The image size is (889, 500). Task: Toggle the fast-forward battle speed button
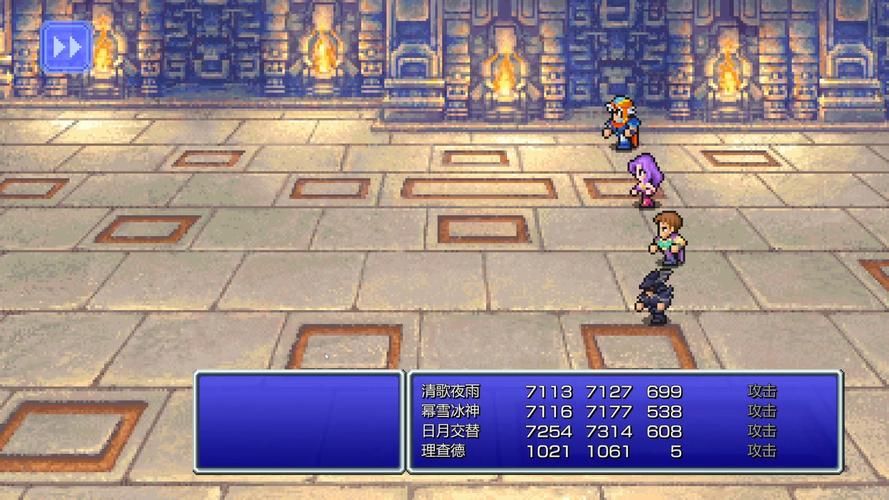(x=66, y=47)
